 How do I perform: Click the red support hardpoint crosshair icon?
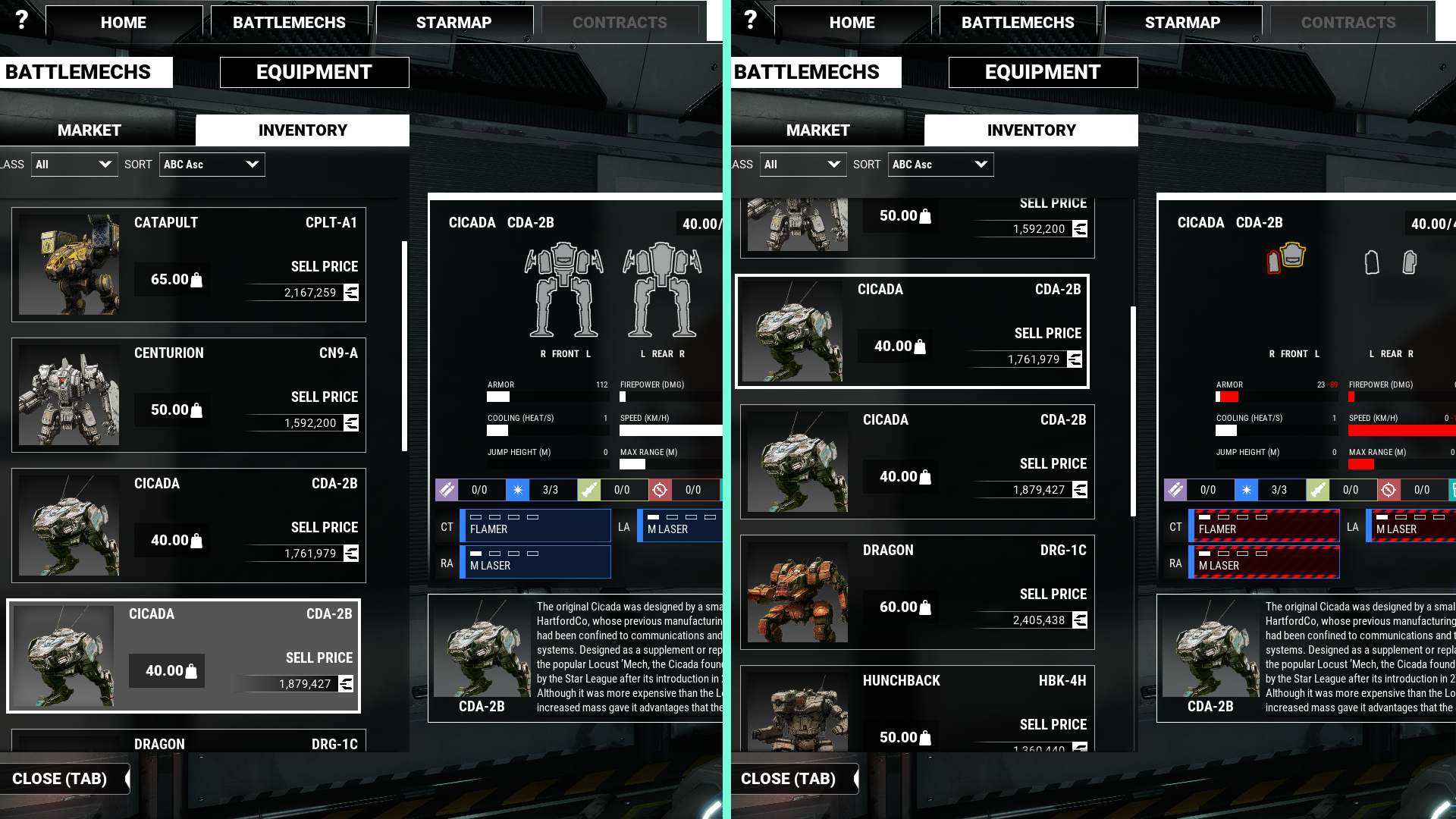[x=659, y=490]
